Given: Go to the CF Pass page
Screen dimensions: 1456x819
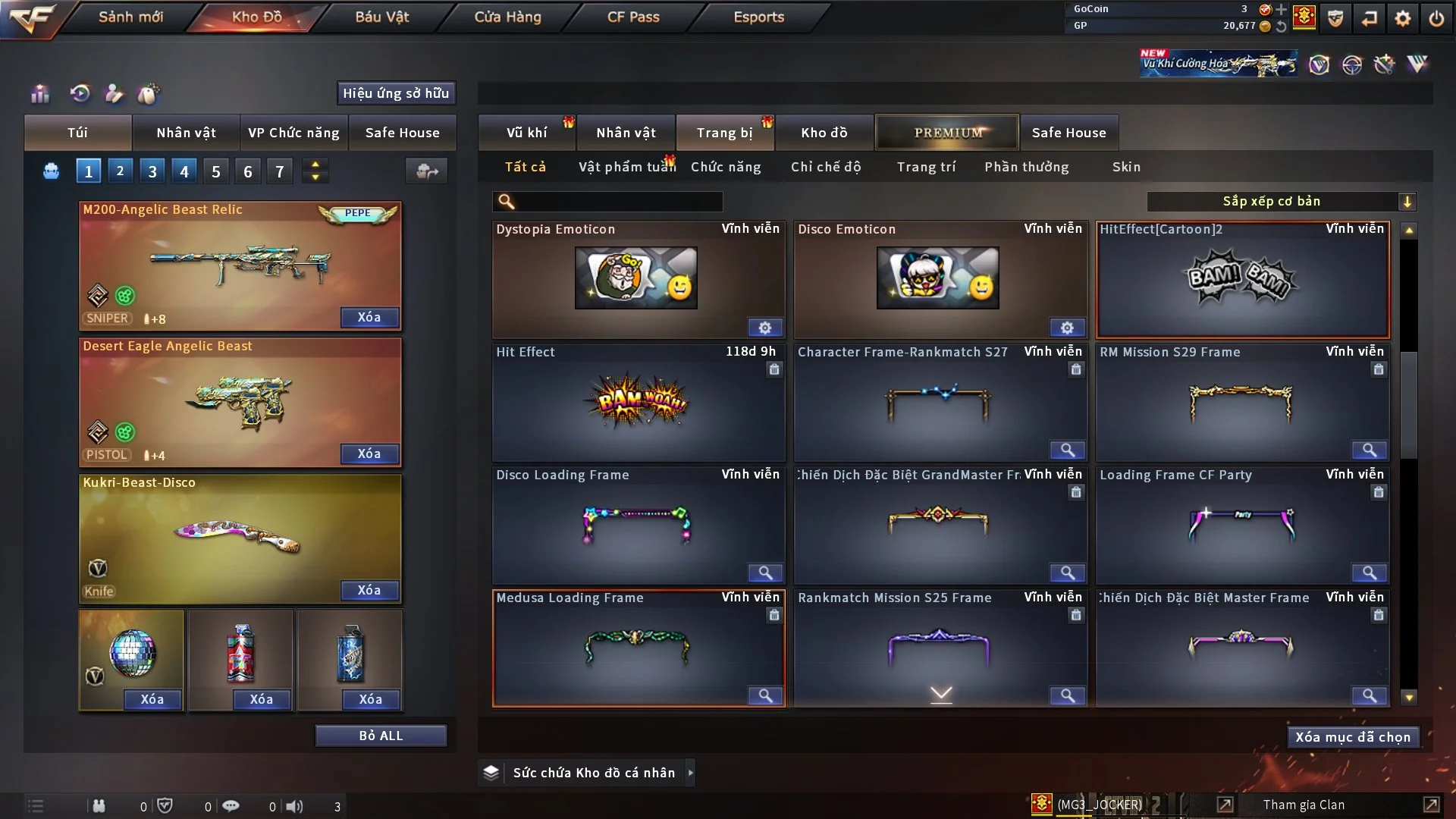Looking at the screenshot, I should tap(633, 17).
